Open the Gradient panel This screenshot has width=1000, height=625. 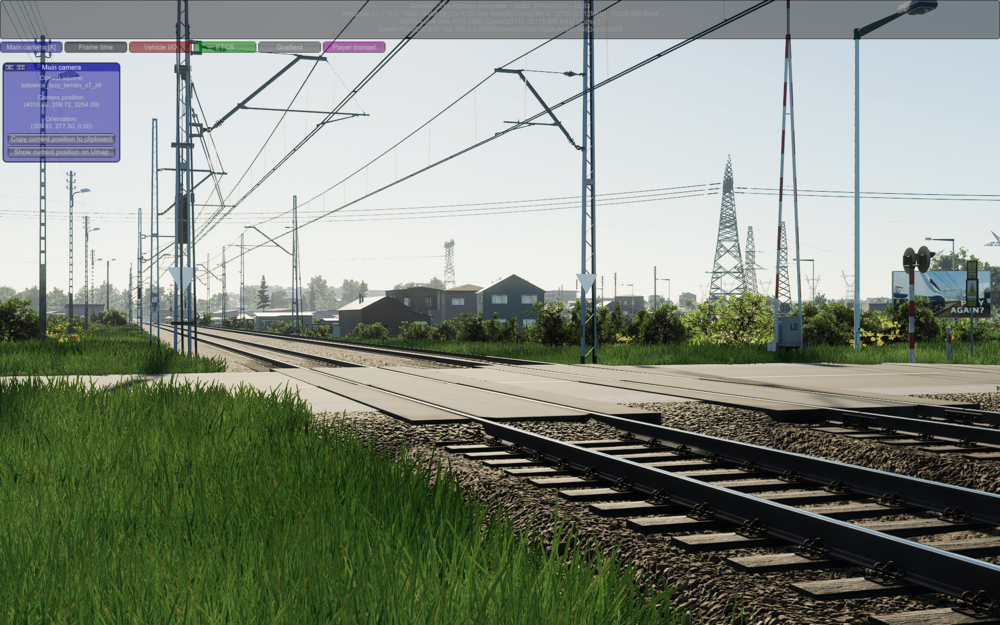[289, 47]
